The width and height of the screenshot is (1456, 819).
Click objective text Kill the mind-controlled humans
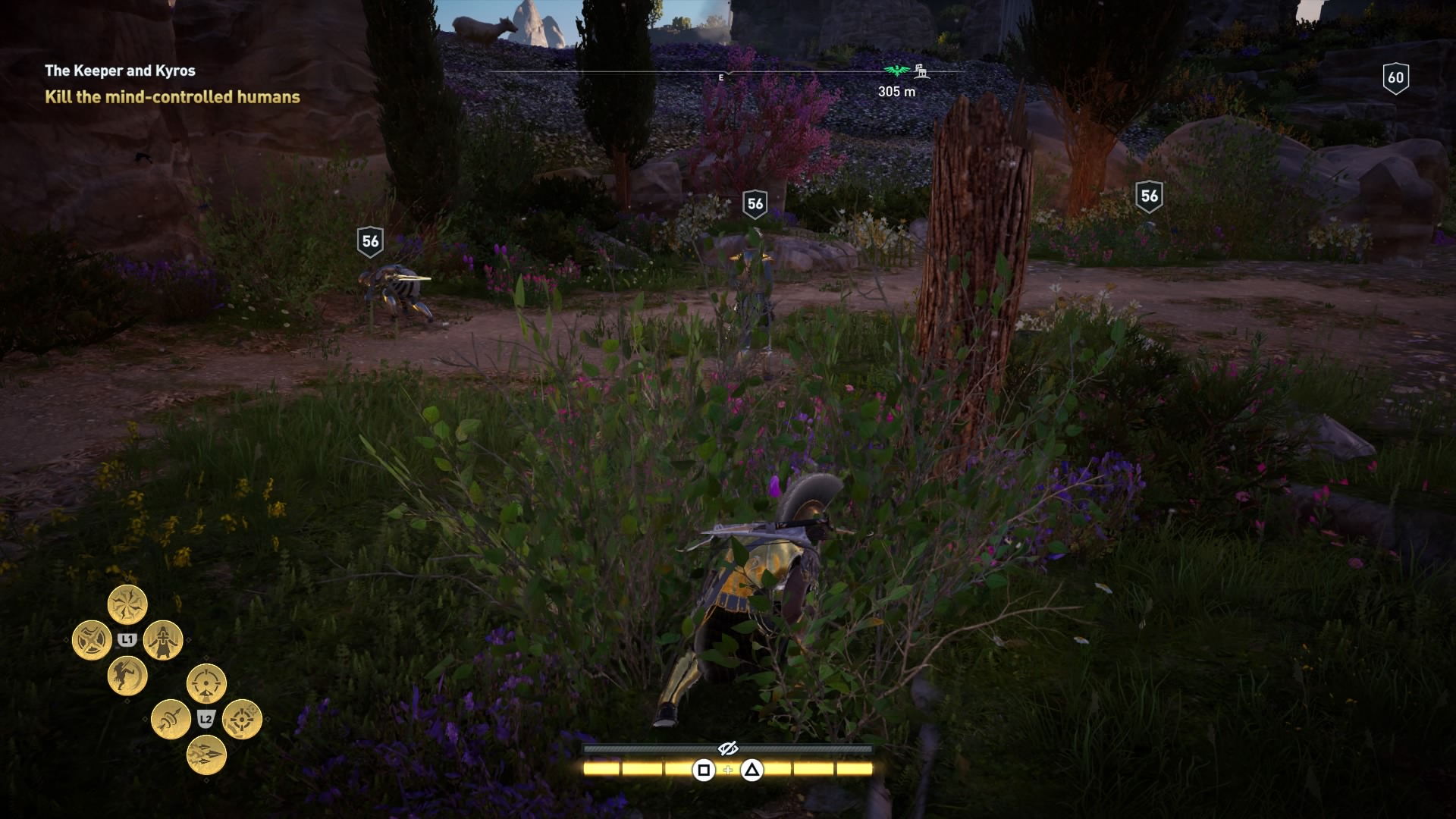coord(171,97)
